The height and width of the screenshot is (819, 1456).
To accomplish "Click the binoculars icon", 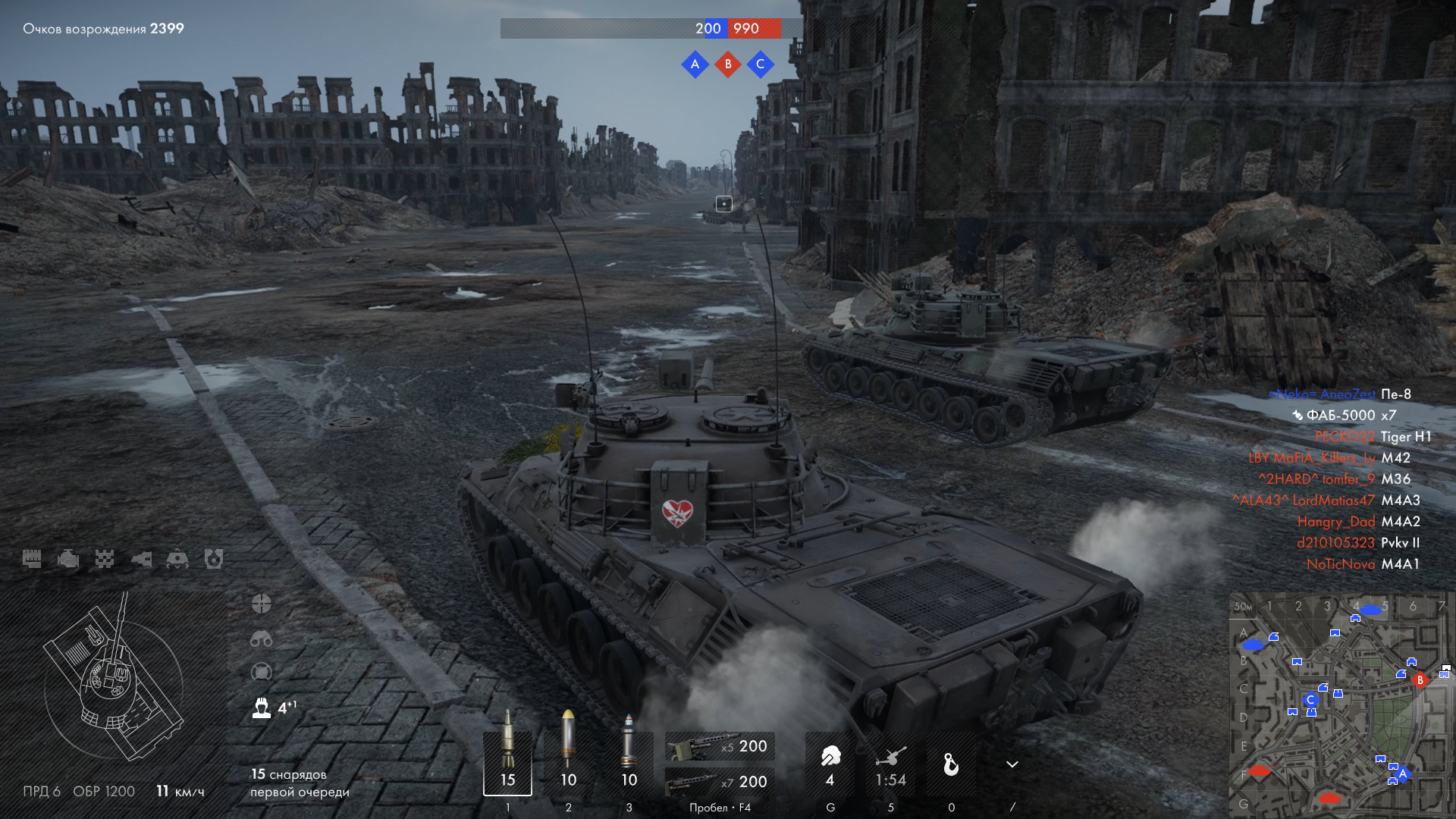I will (262, 639).
